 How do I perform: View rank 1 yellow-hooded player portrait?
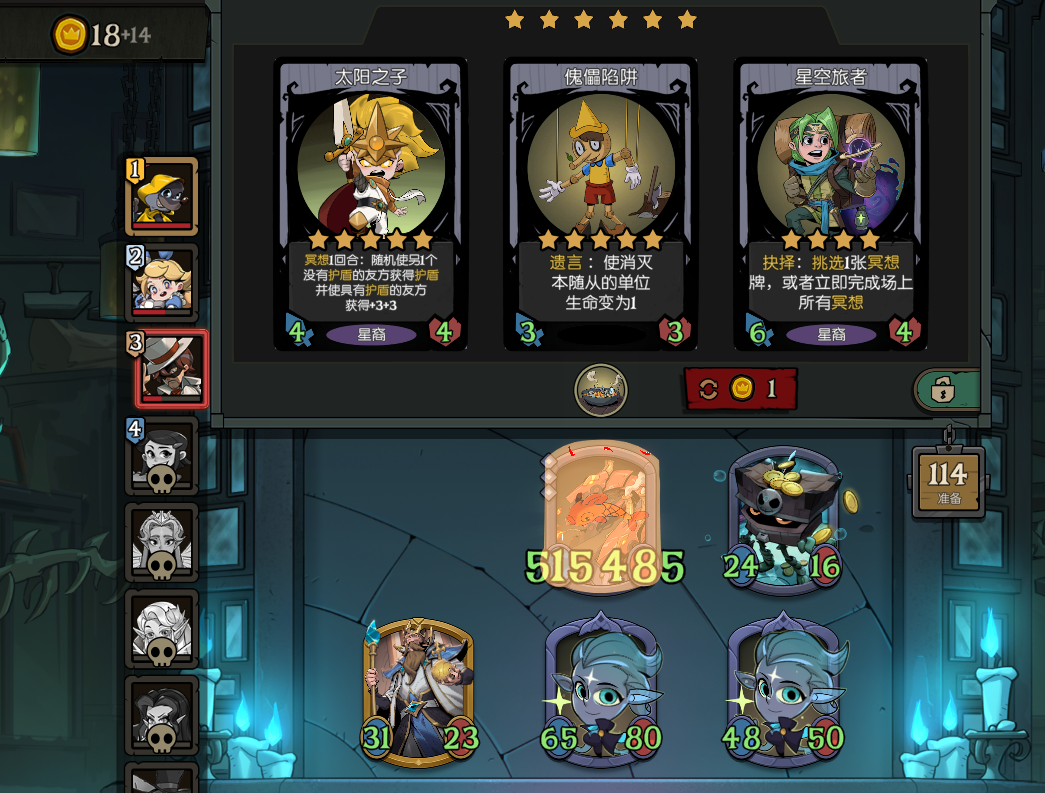pos(163,196)
